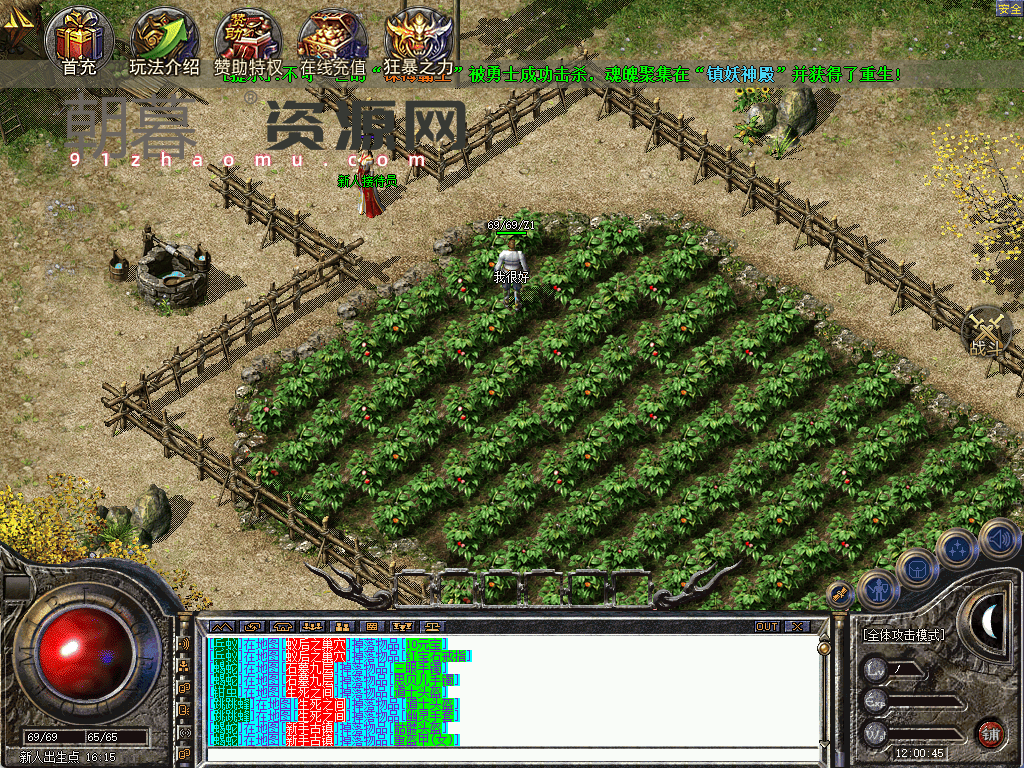Click the chat scrollbar down arrow
Viewport: 1024px width, 768px height.
[x=824, y=745]
